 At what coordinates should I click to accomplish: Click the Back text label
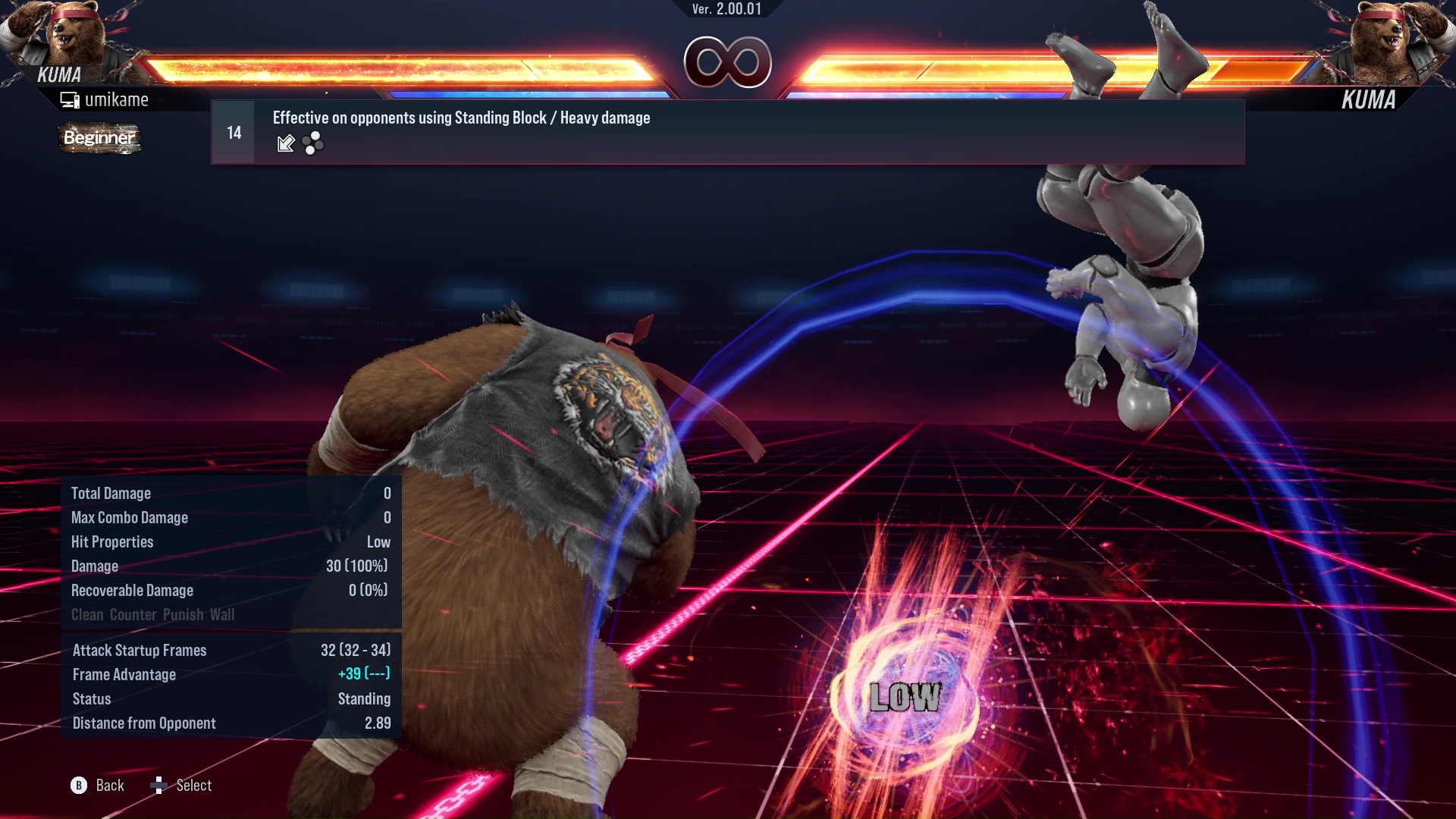pyautogui.click(x=110, y=786)
